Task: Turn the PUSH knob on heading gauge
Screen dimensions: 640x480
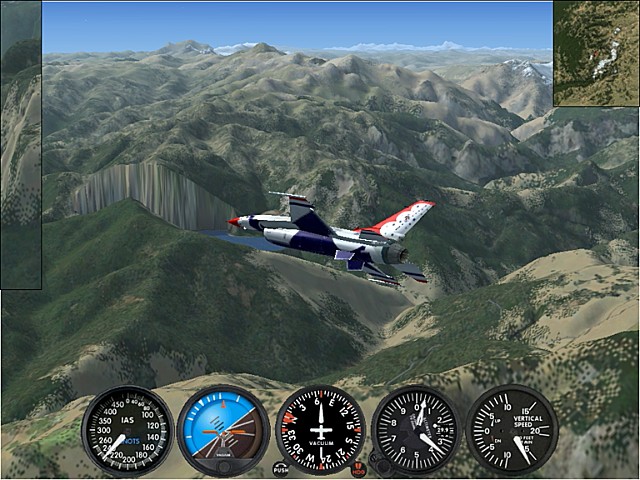Action: [x=281, y=468]
